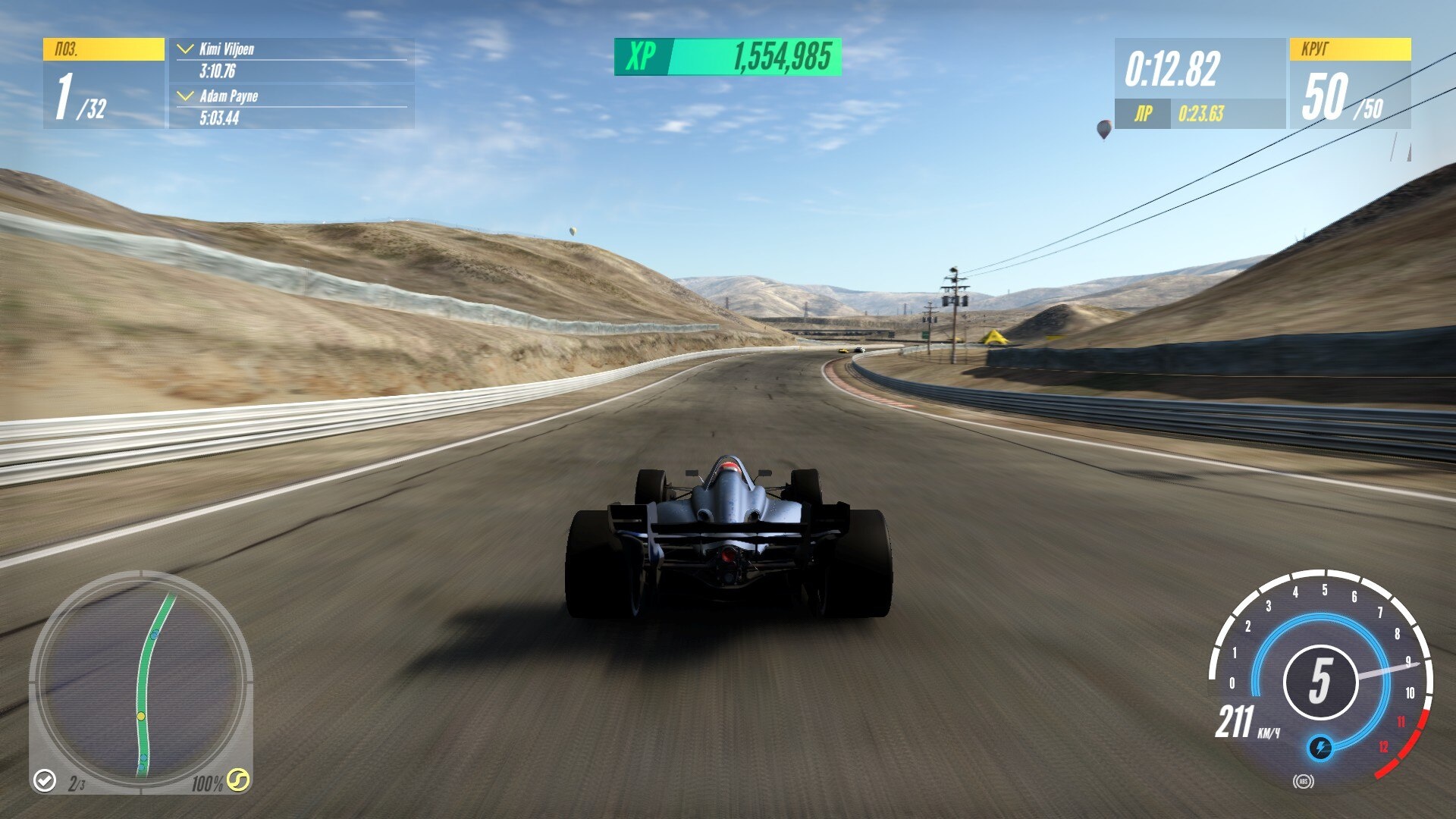Select Adam Payne in the standings list

(228, 96)
